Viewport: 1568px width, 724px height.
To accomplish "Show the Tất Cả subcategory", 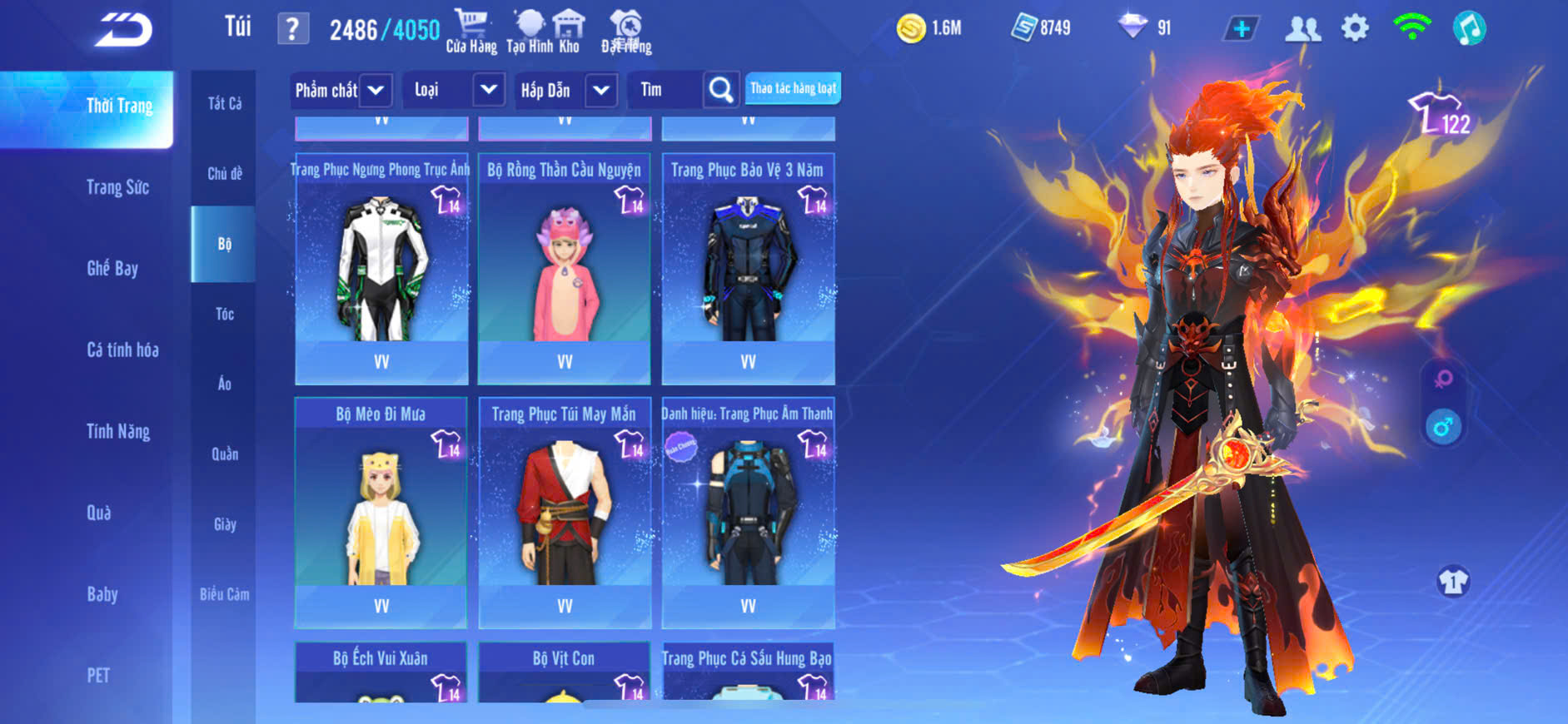I will click(224, 103).
